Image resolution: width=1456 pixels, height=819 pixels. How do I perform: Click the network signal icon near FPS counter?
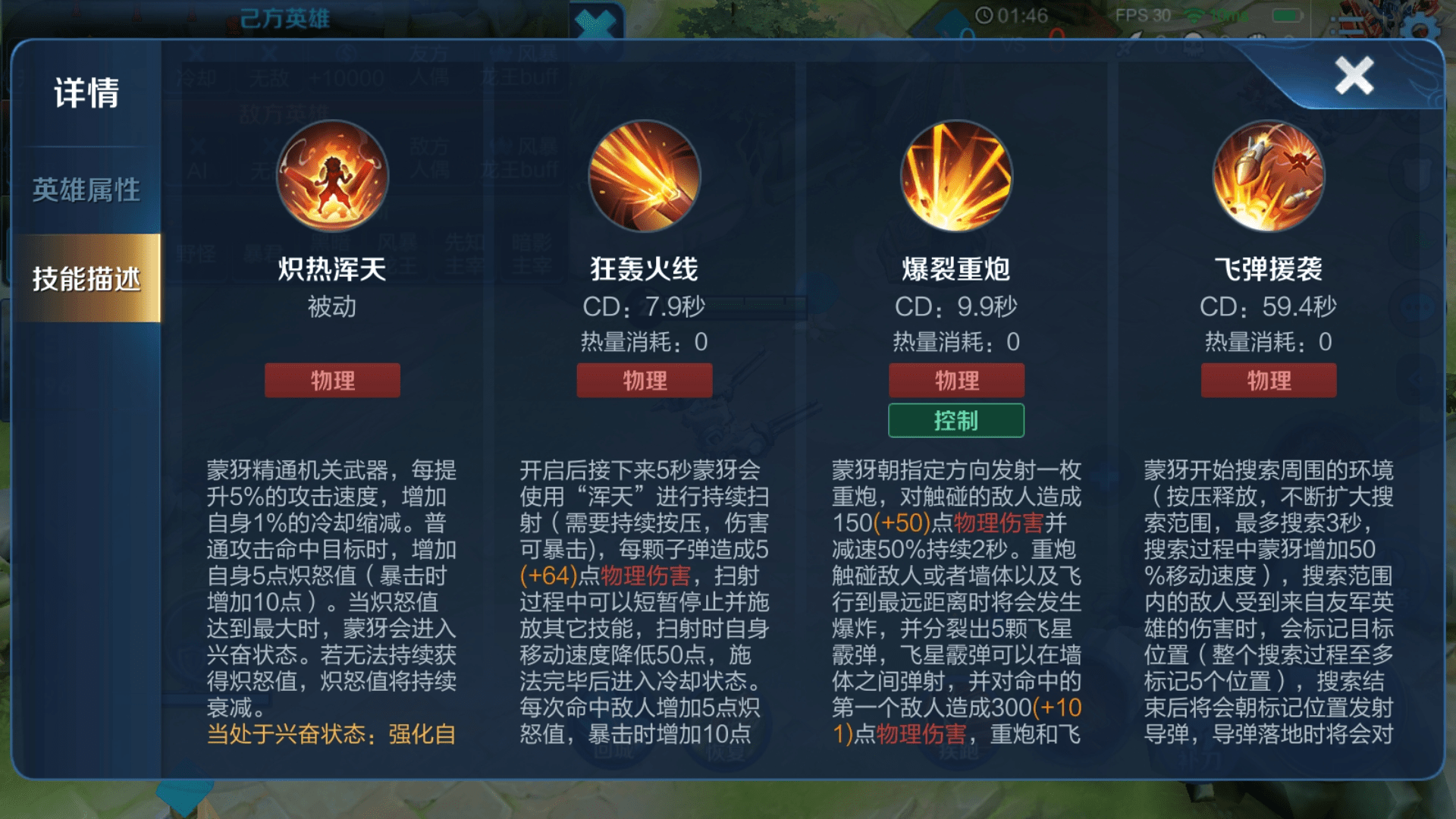[x=1191, y=14]
